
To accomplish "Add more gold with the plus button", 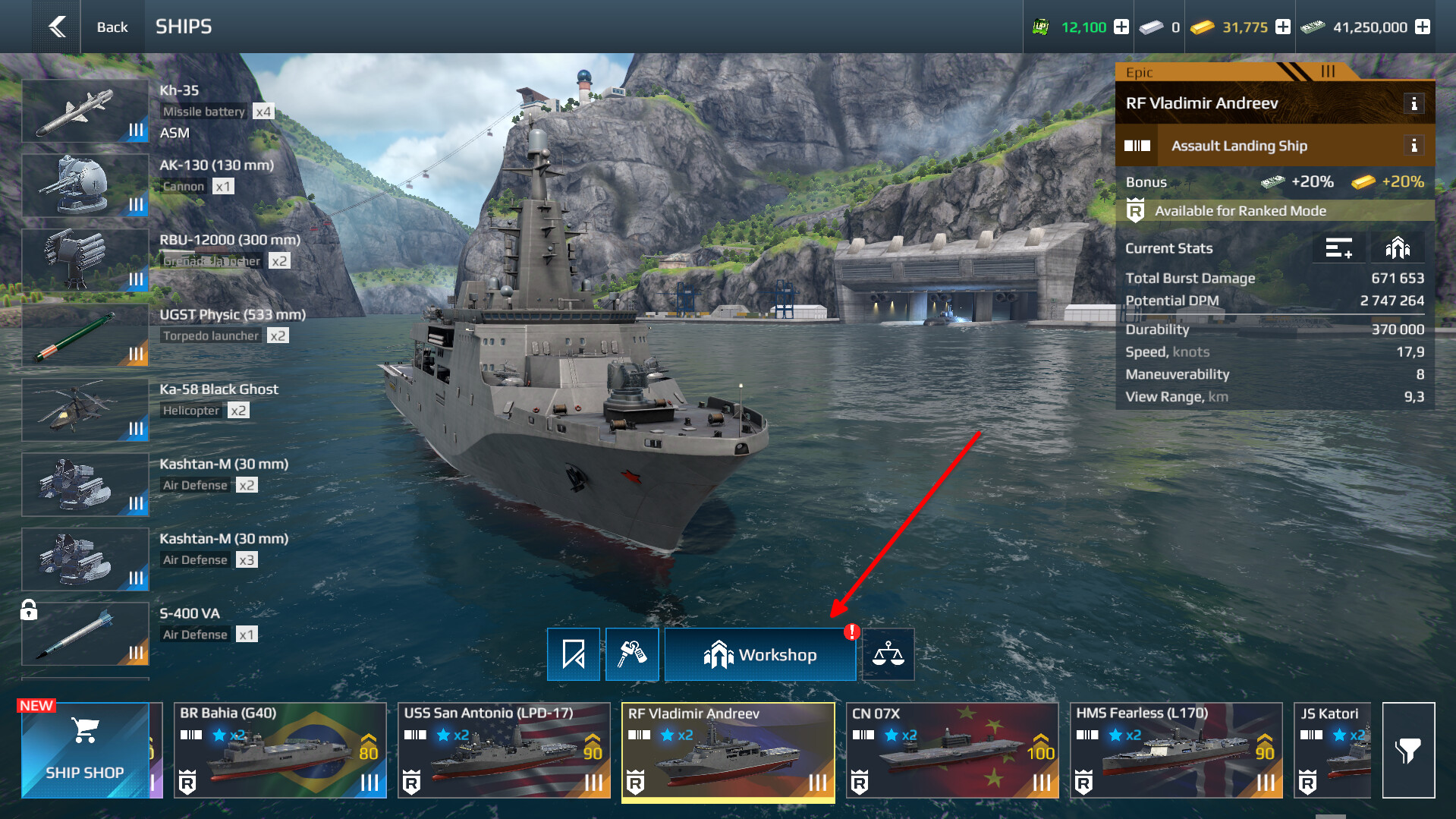I will [1283, 27].
